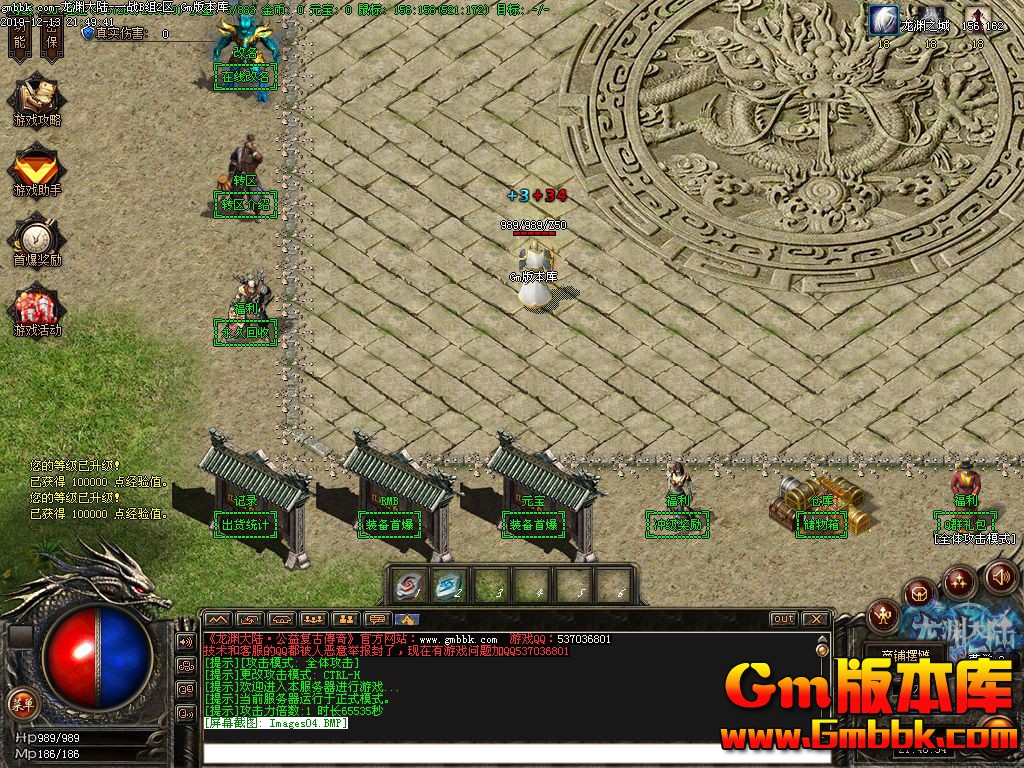Select the orange highlighted chat channel tab
Image resolution: width=1024 pixels, height=768 pixels.
pyautogui.click(x=407, y=619)
